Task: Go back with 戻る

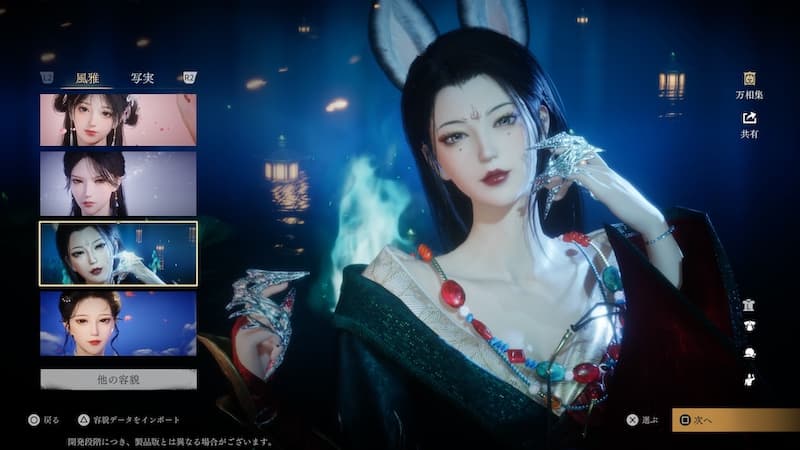Action: (47, 420)
